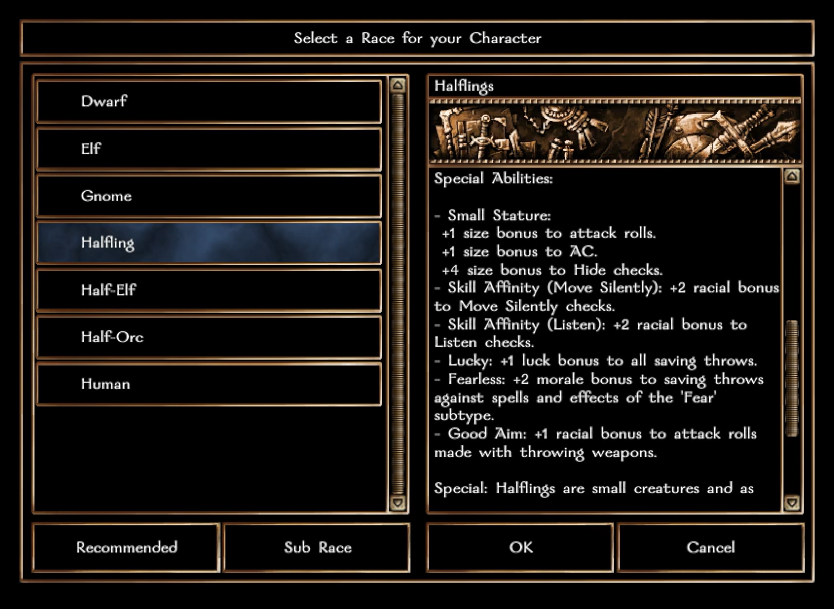Click the race list's scroll-up arrow

tap(398, 86)
